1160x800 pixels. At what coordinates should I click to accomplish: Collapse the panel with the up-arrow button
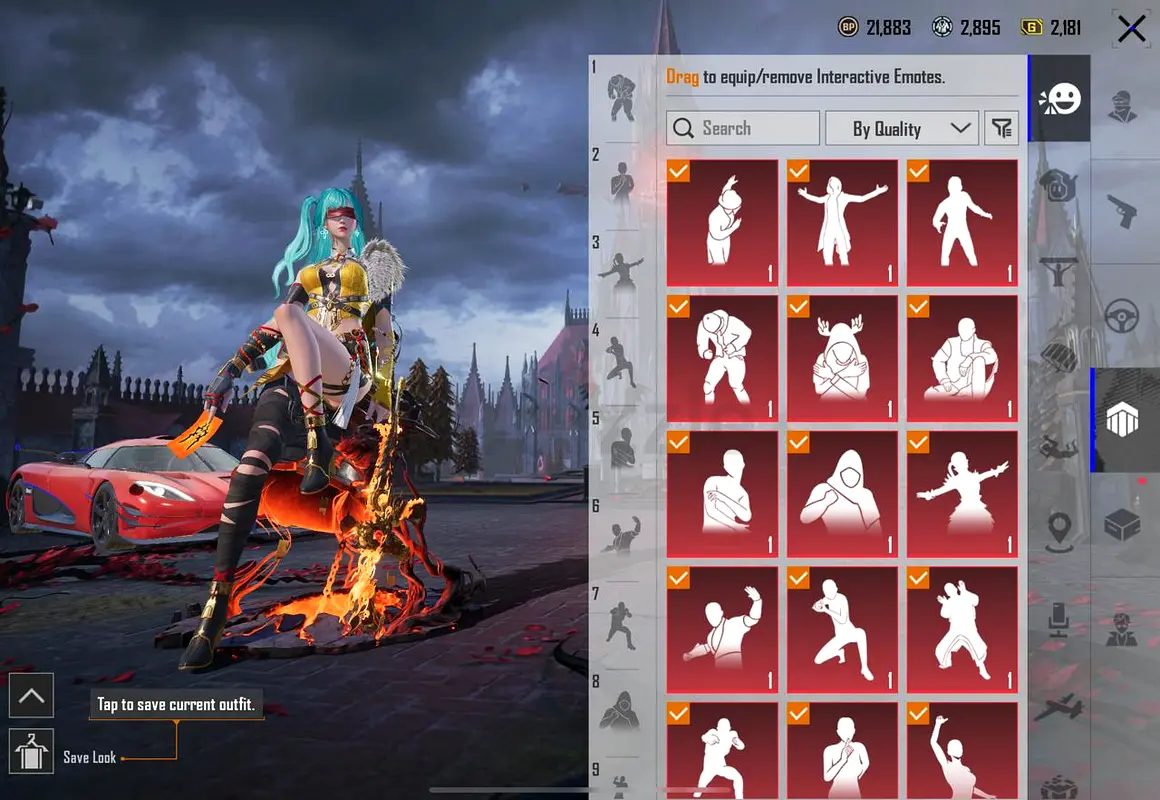31,695
